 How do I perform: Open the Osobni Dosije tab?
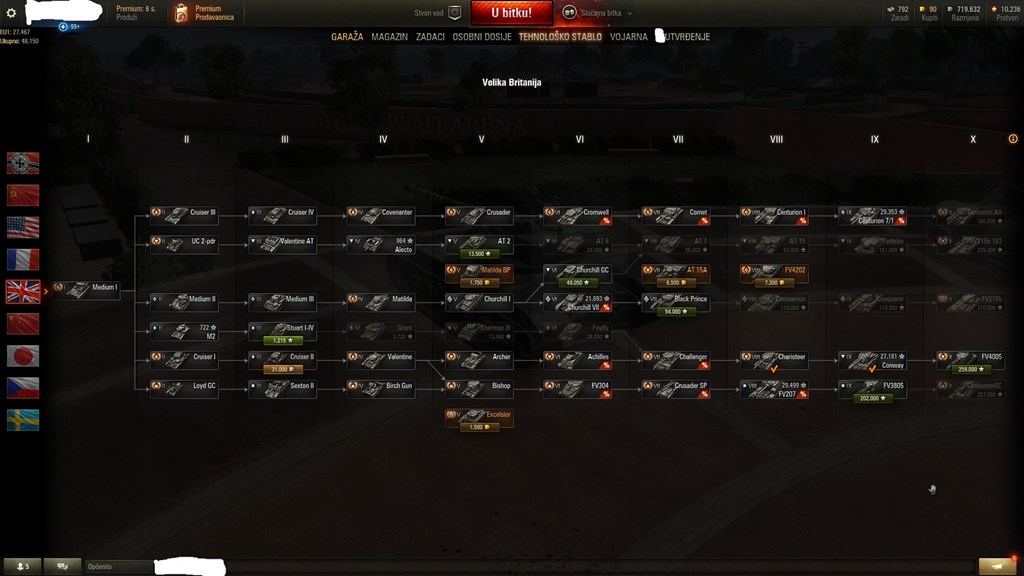coord(482,37)
